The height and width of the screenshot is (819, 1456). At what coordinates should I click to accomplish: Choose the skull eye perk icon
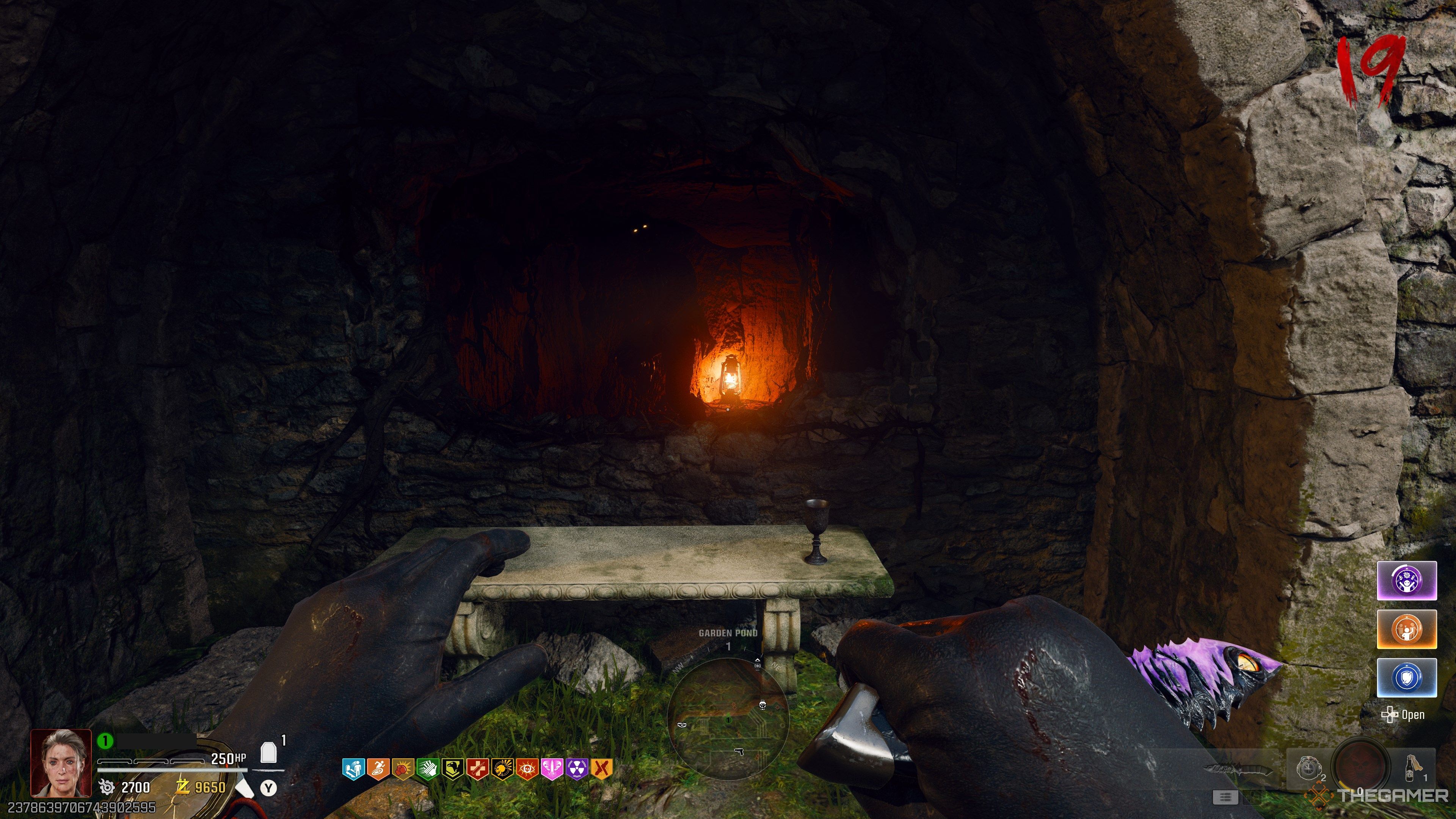coord(527,769)
